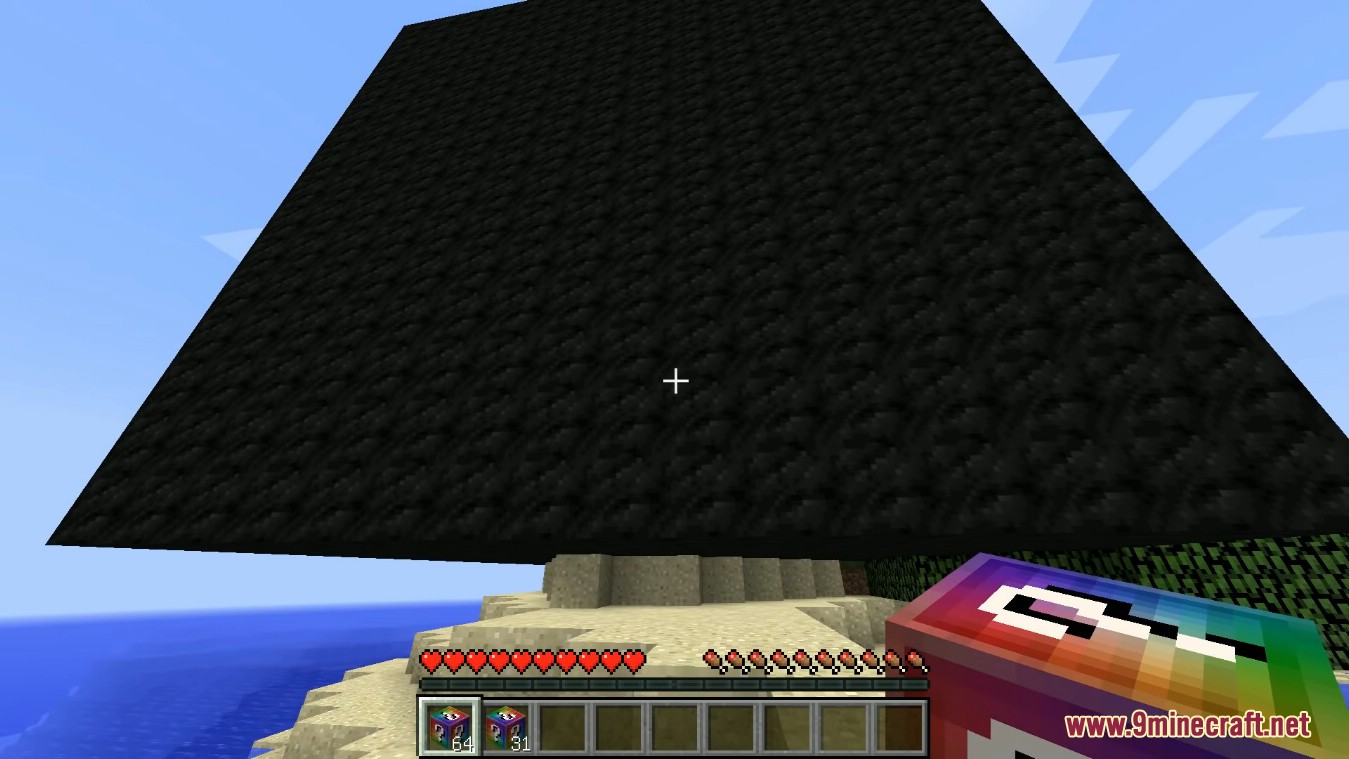The image size is (1349, 759).
Task: Click the empty experience bar
Action: pos(675,685)
